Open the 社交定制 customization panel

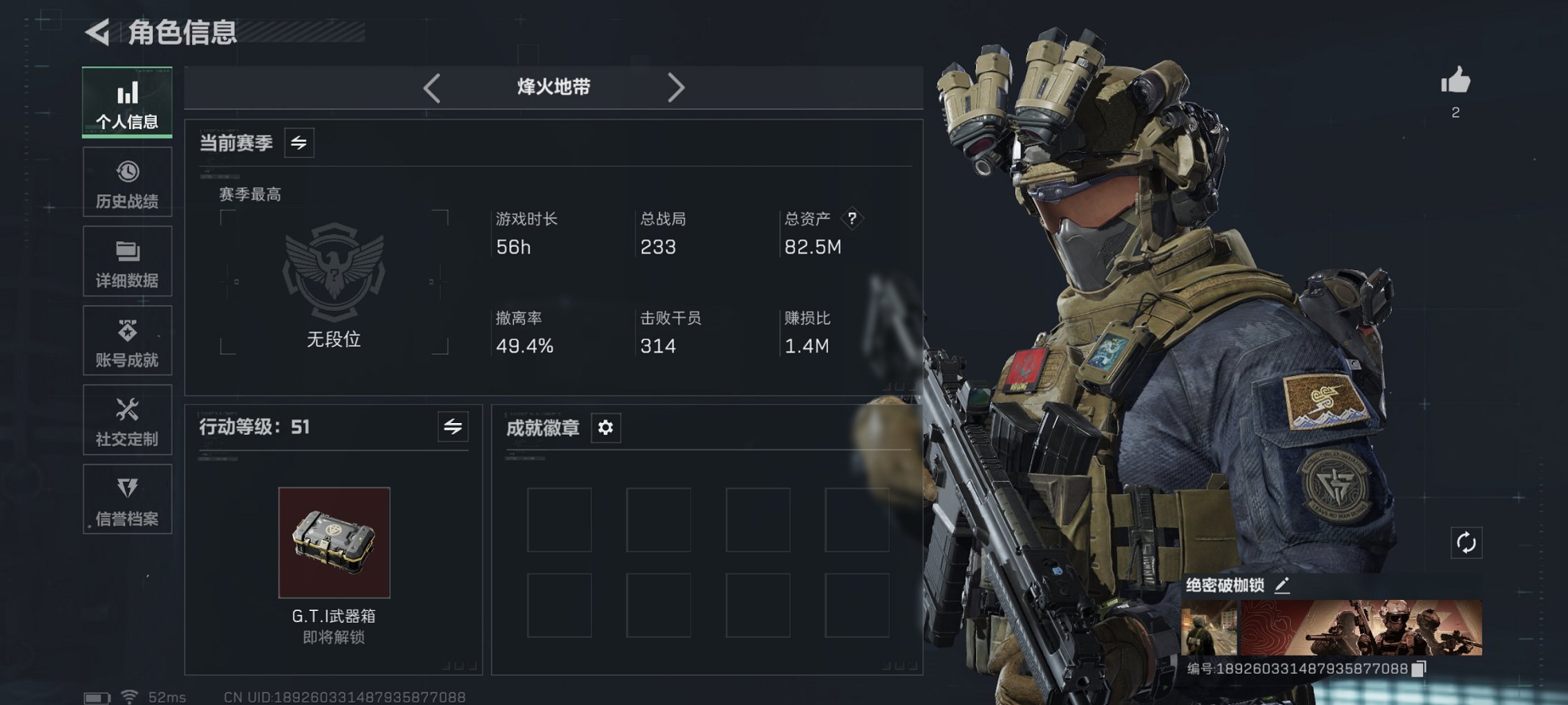click(127, 420)
